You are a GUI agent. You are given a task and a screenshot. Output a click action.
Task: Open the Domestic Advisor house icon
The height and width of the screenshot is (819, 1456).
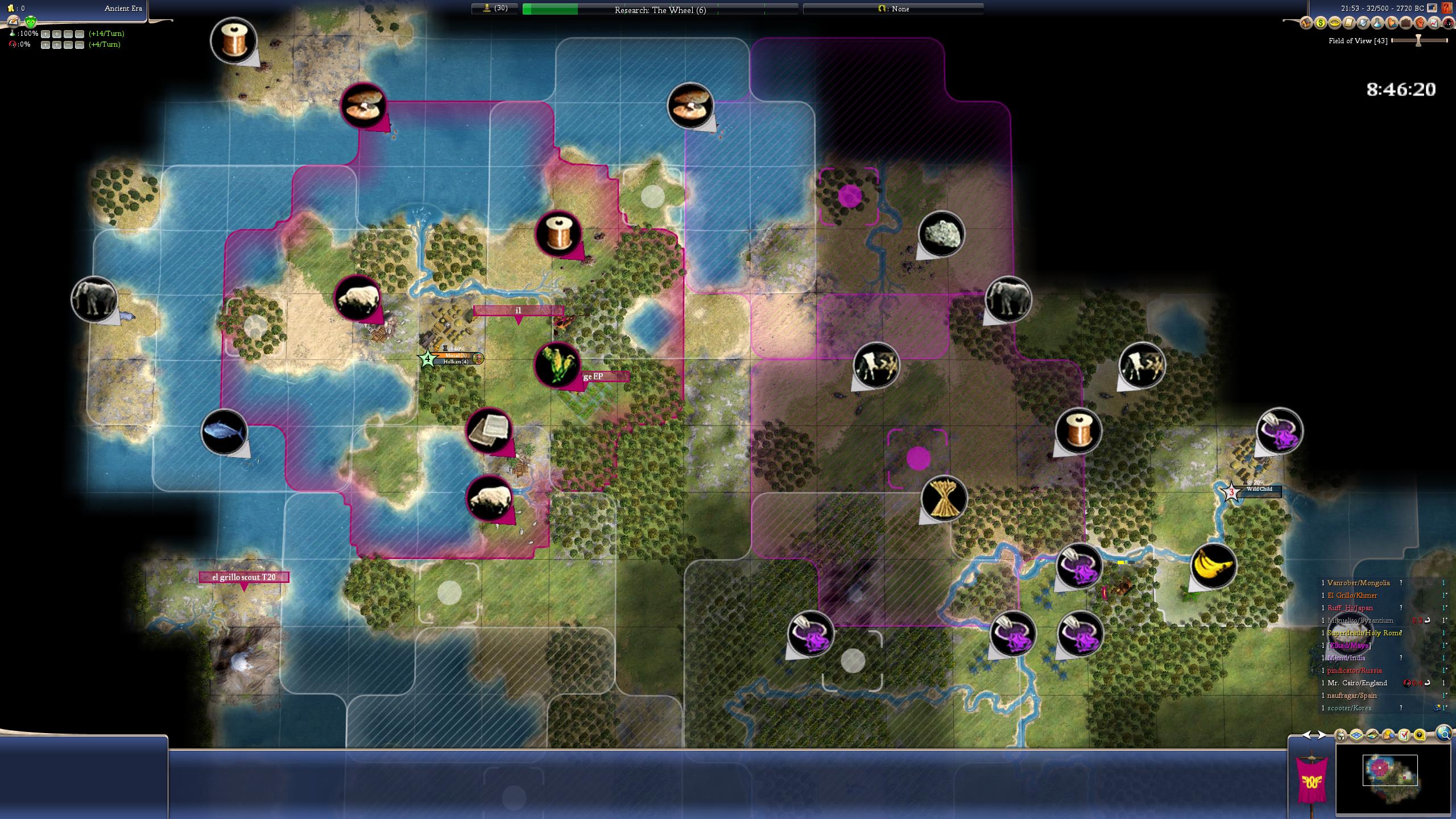pos(1306,23)
